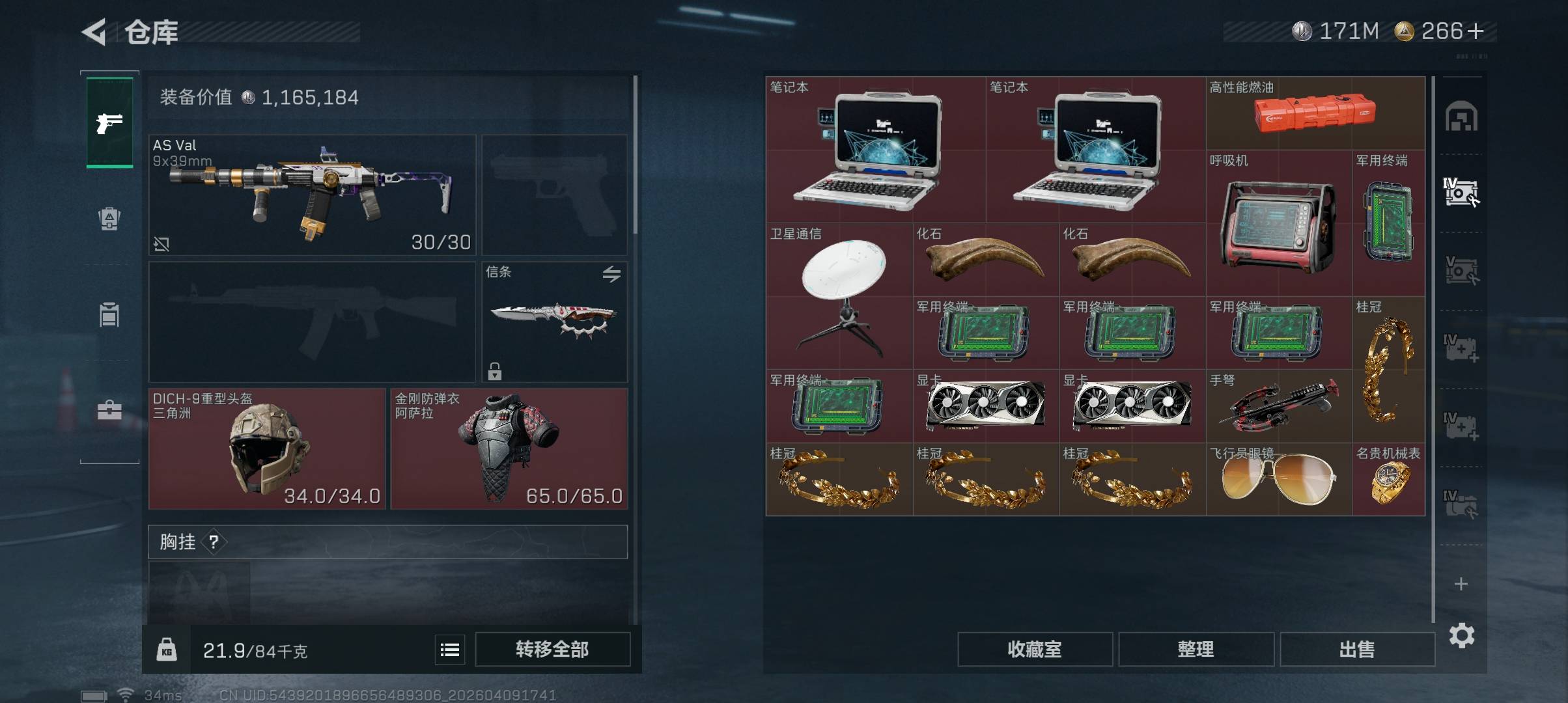
Task: Select the 信条 melee knife slot
Action: coord(555,322)
